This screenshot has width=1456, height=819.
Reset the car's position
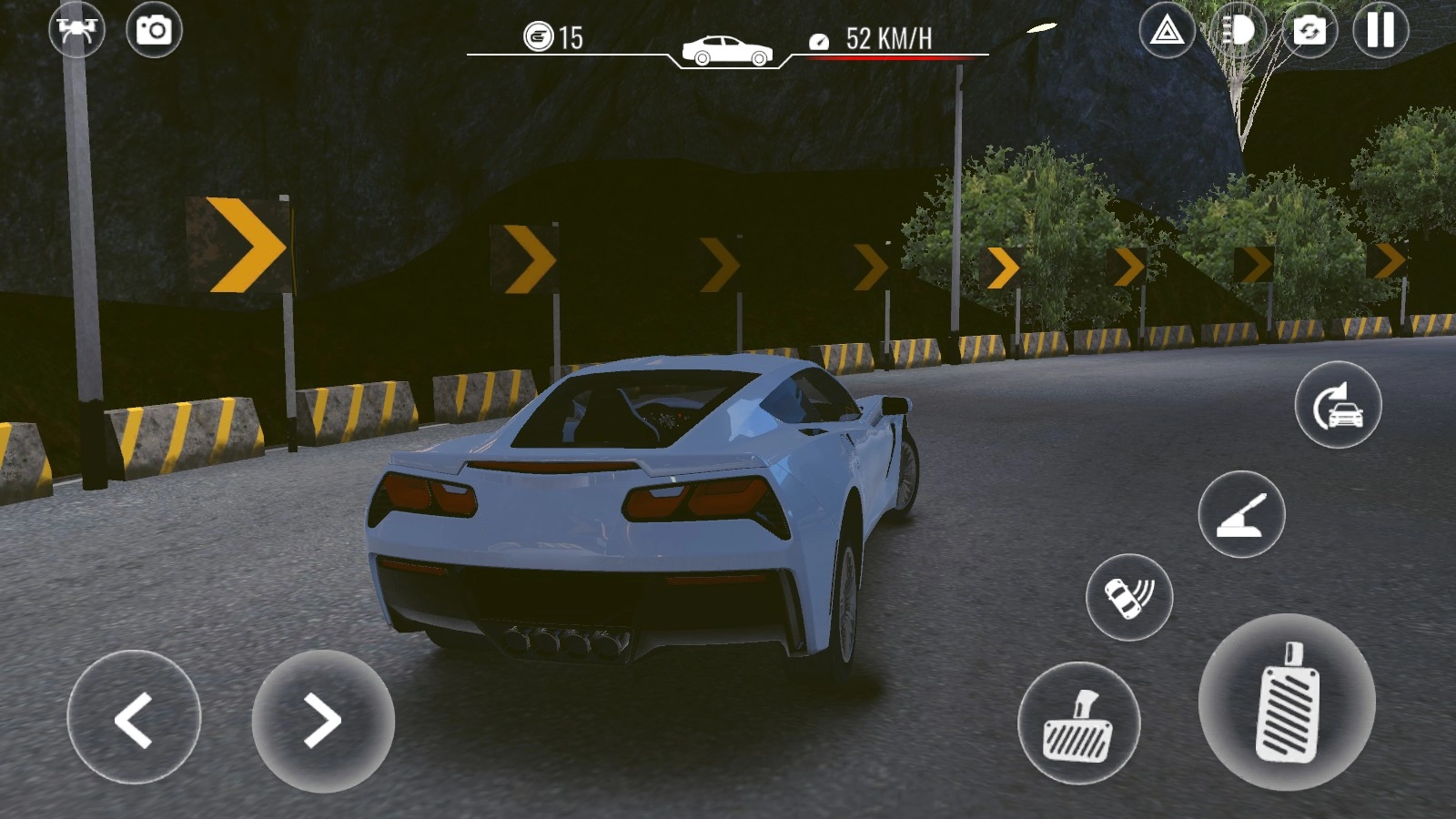1338,405
